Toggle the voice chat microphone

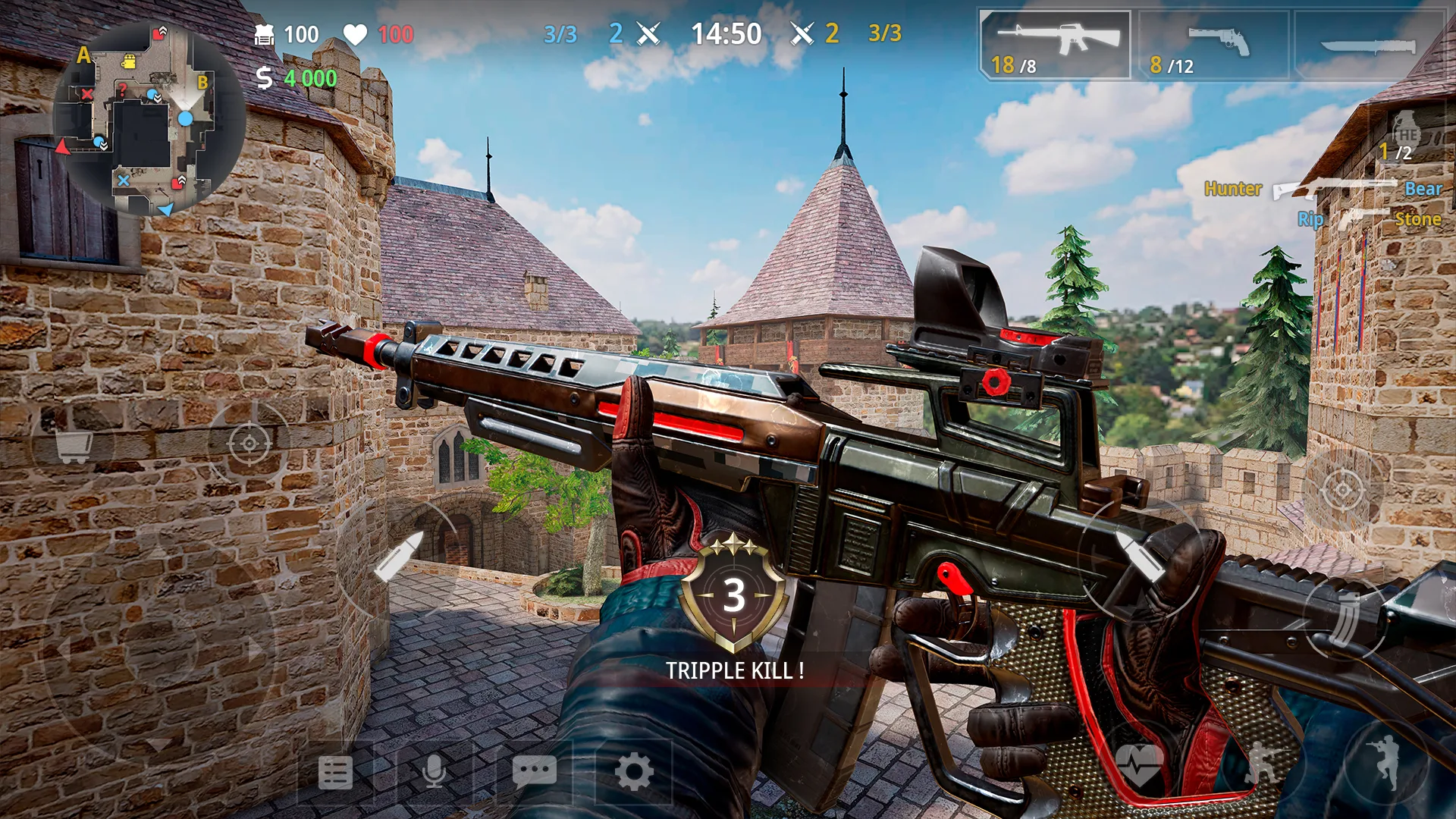[x=433, y=772]
